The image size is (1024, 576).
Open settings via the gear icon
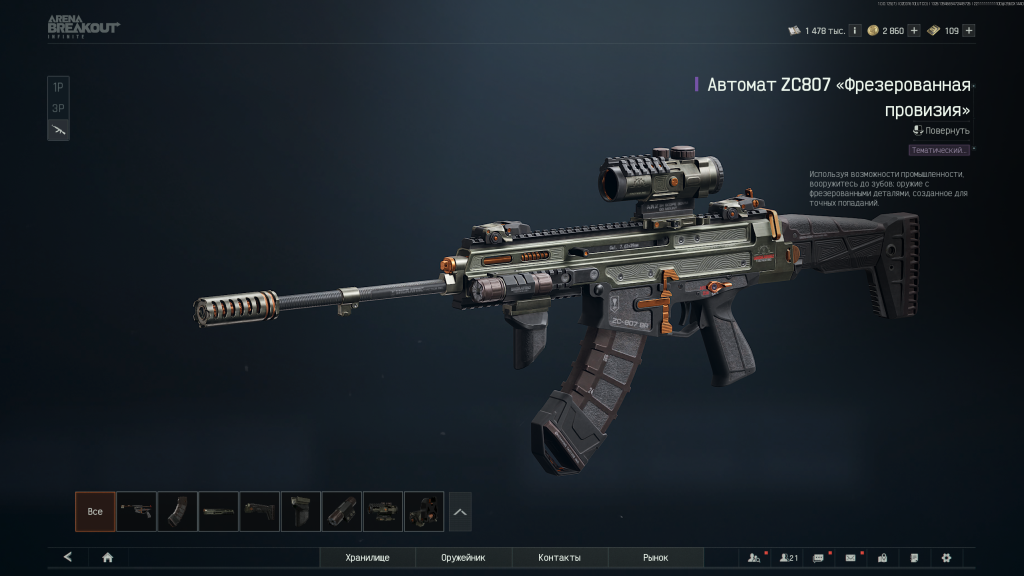[946, 557]
